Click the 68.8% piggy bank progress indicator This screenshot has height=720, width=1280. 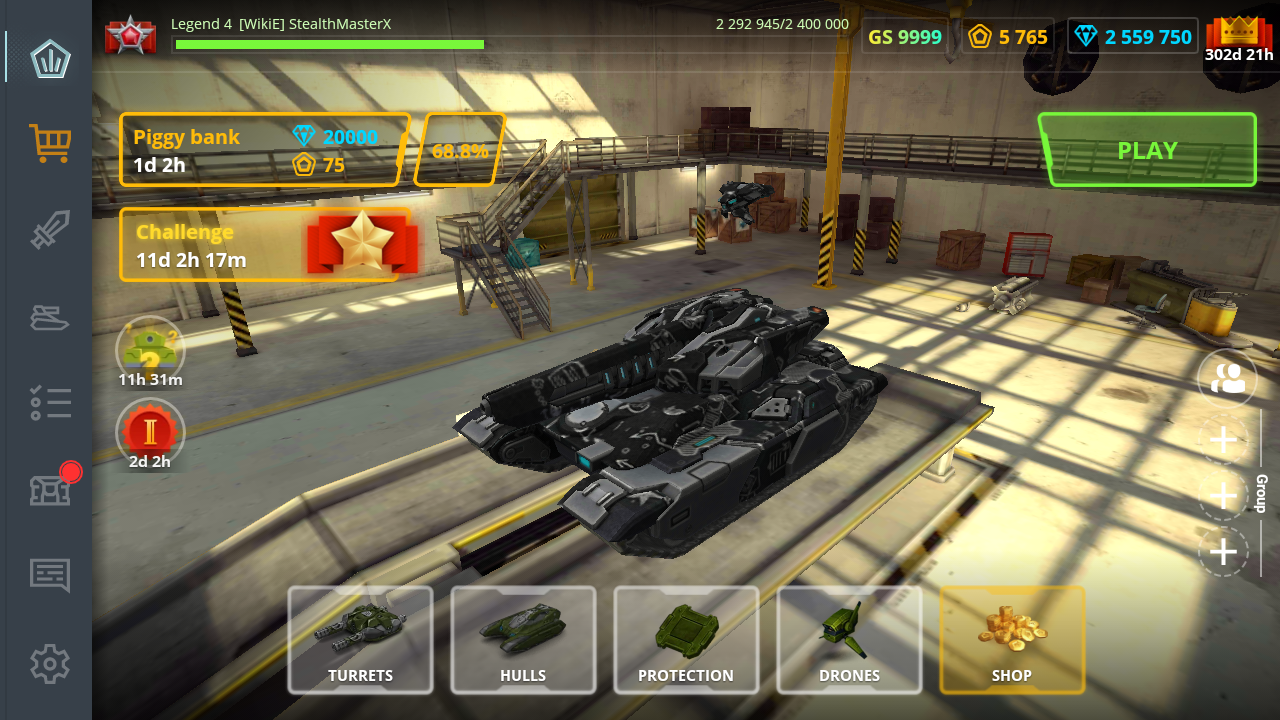click(x=460, y=151)
